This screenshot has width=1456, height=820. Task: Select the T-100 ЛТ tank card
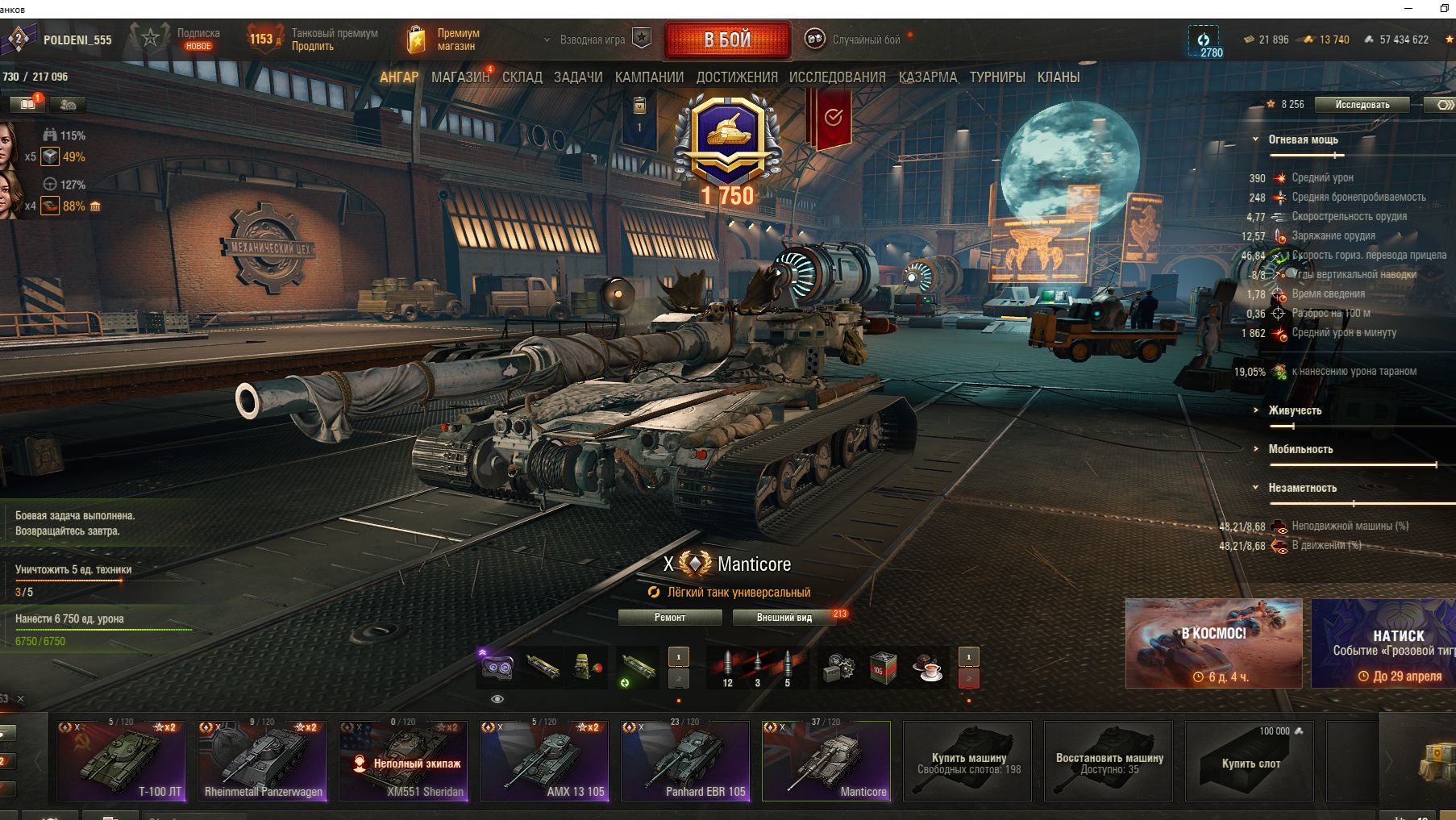(121, 760)
